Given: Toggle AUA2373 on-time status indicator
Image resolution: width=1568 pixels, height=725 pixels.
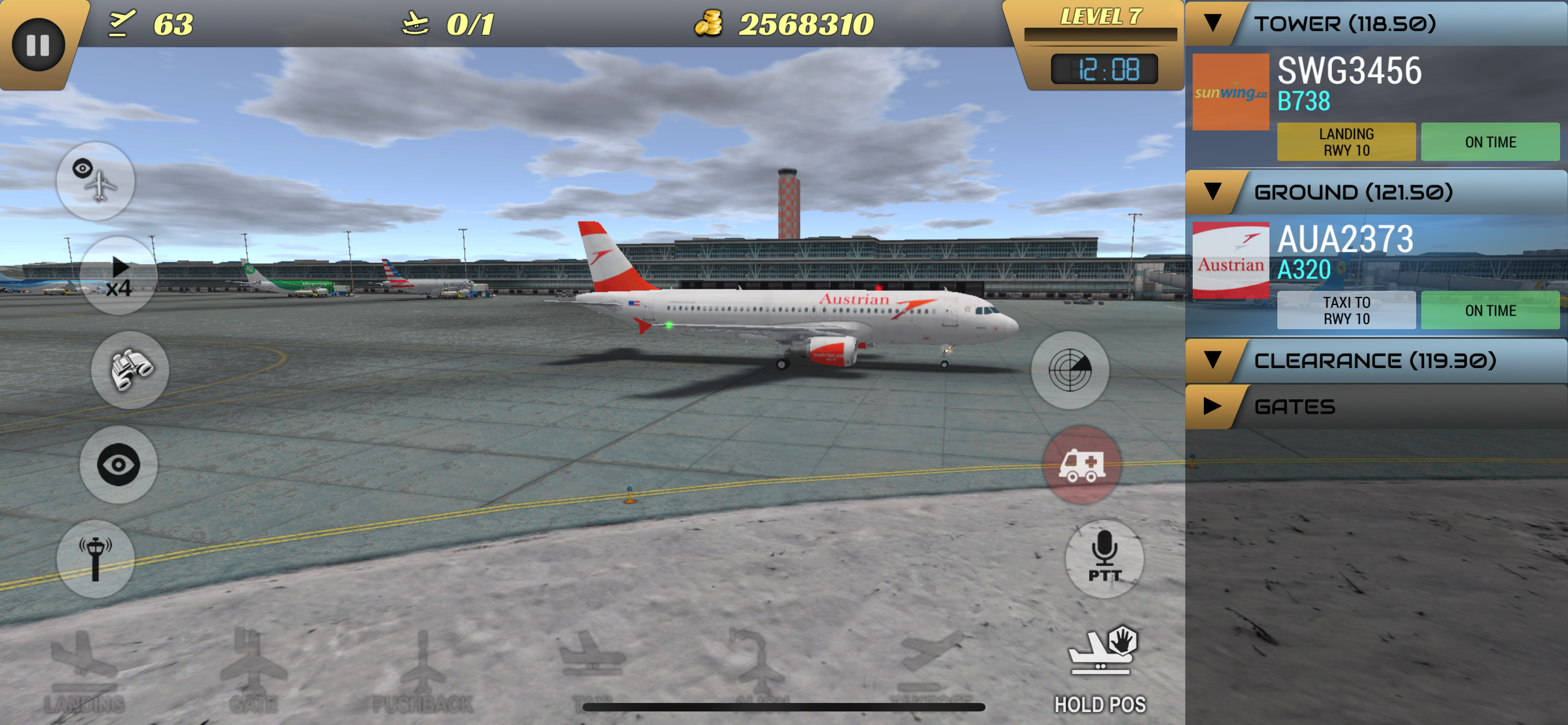Looking at the screenshot, I should pos(1491,310).
